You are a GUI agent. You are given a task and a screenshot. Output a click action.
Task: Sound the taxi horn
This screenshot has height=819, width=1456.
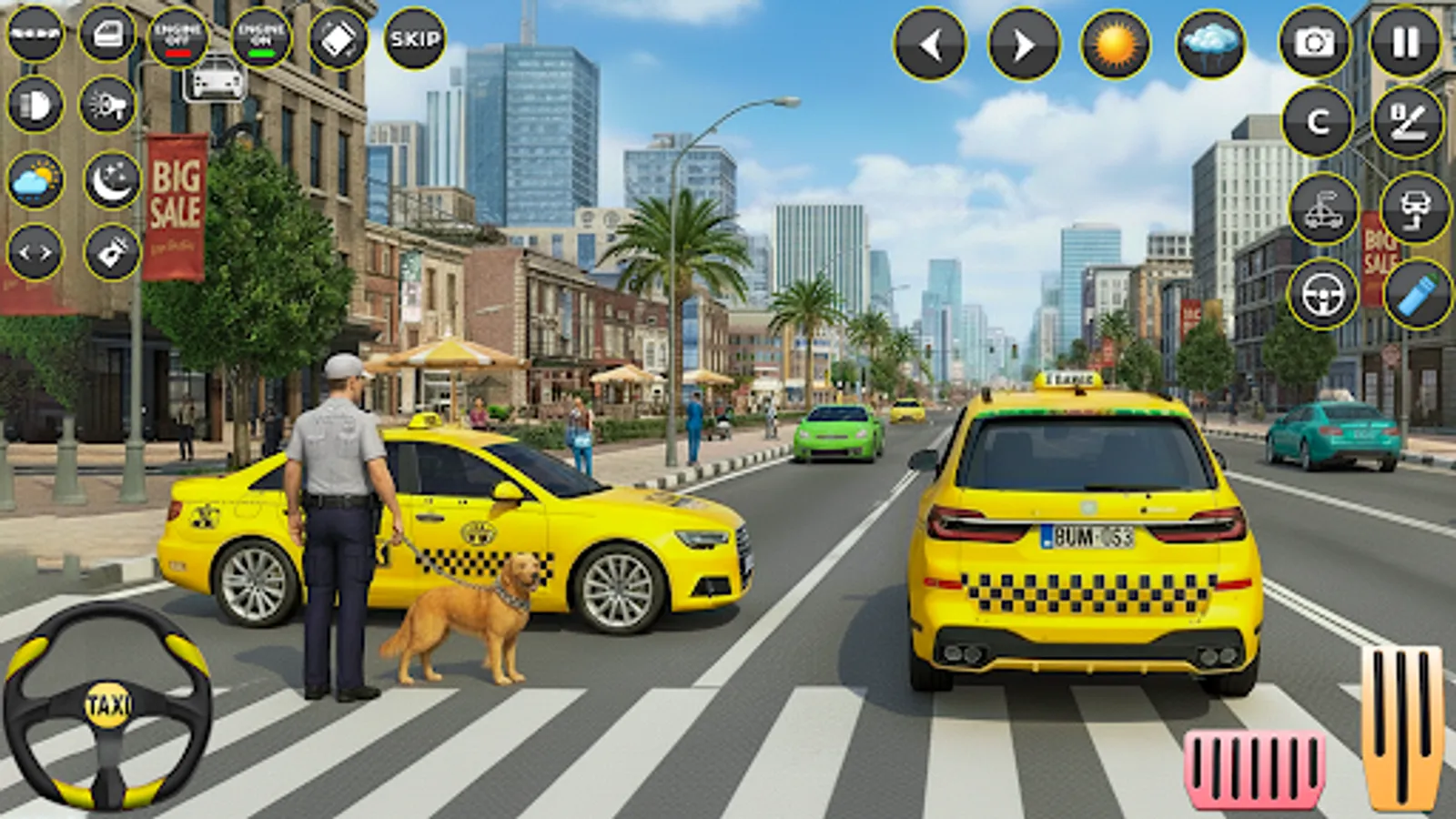(107, 107)
